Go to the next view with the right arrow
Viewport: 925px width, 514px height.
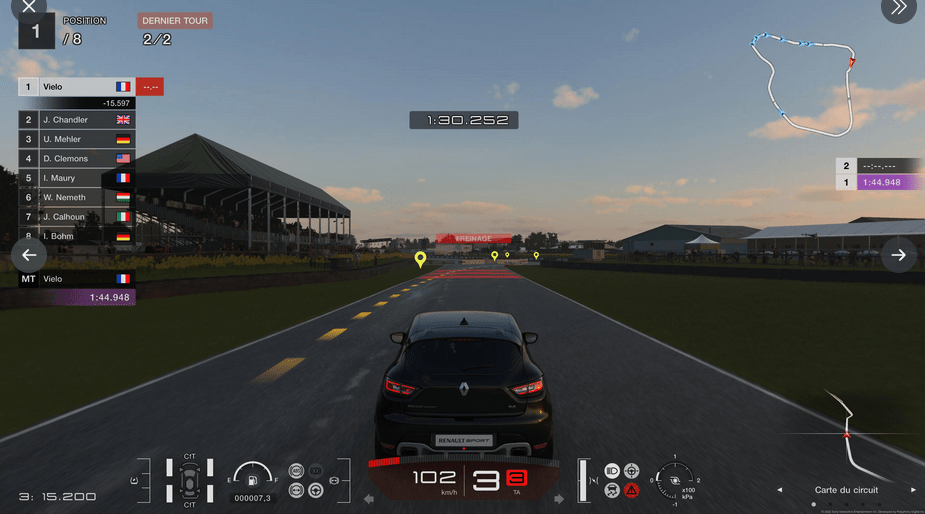898,255
